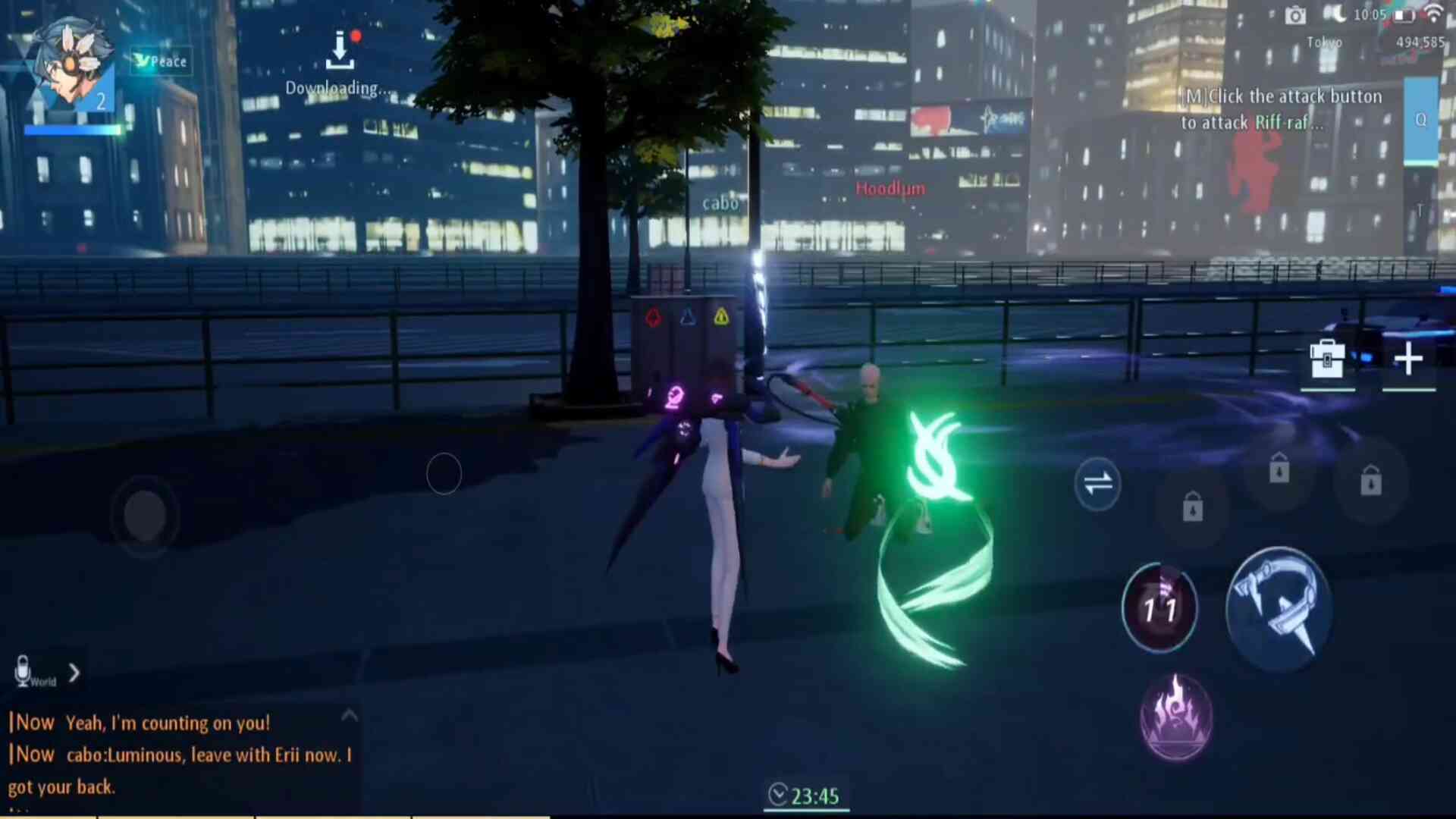Image resolution: width=1456 pixels, height=819 pixels.
Task: Open the briefcase bag icon
Action: coord(1327,359)
